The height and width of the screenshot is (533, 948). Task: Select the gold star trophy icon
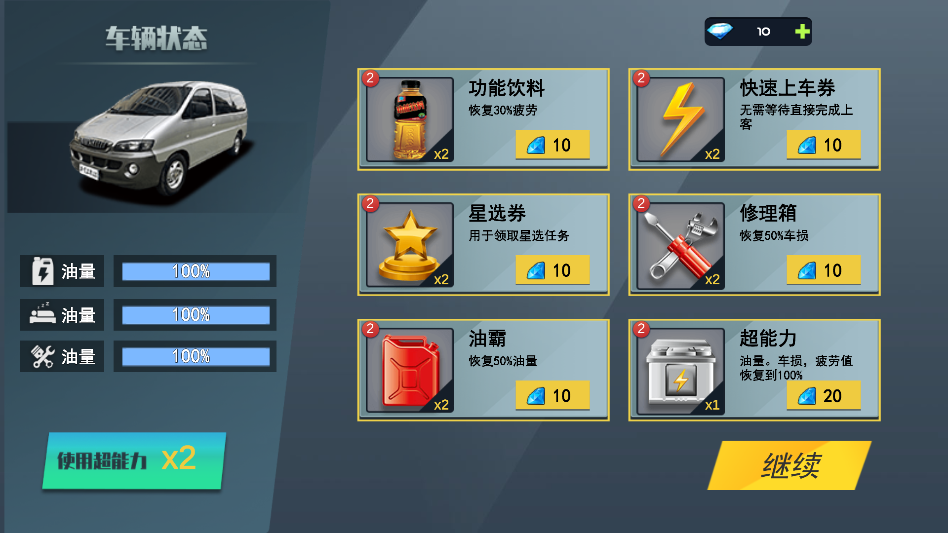pyautogui.click(x=410, y=245)
